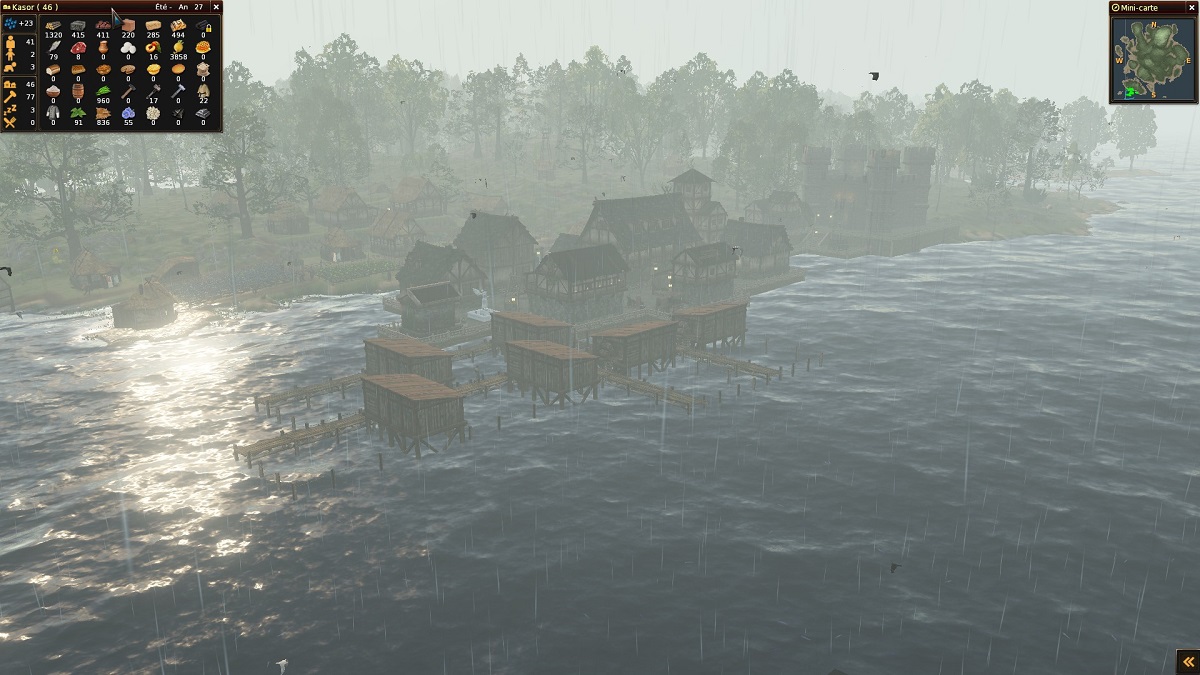Close the Mini-carte window
Image resolution: width=1200 pixels, height=675 pixels.
coord(1190,7)
